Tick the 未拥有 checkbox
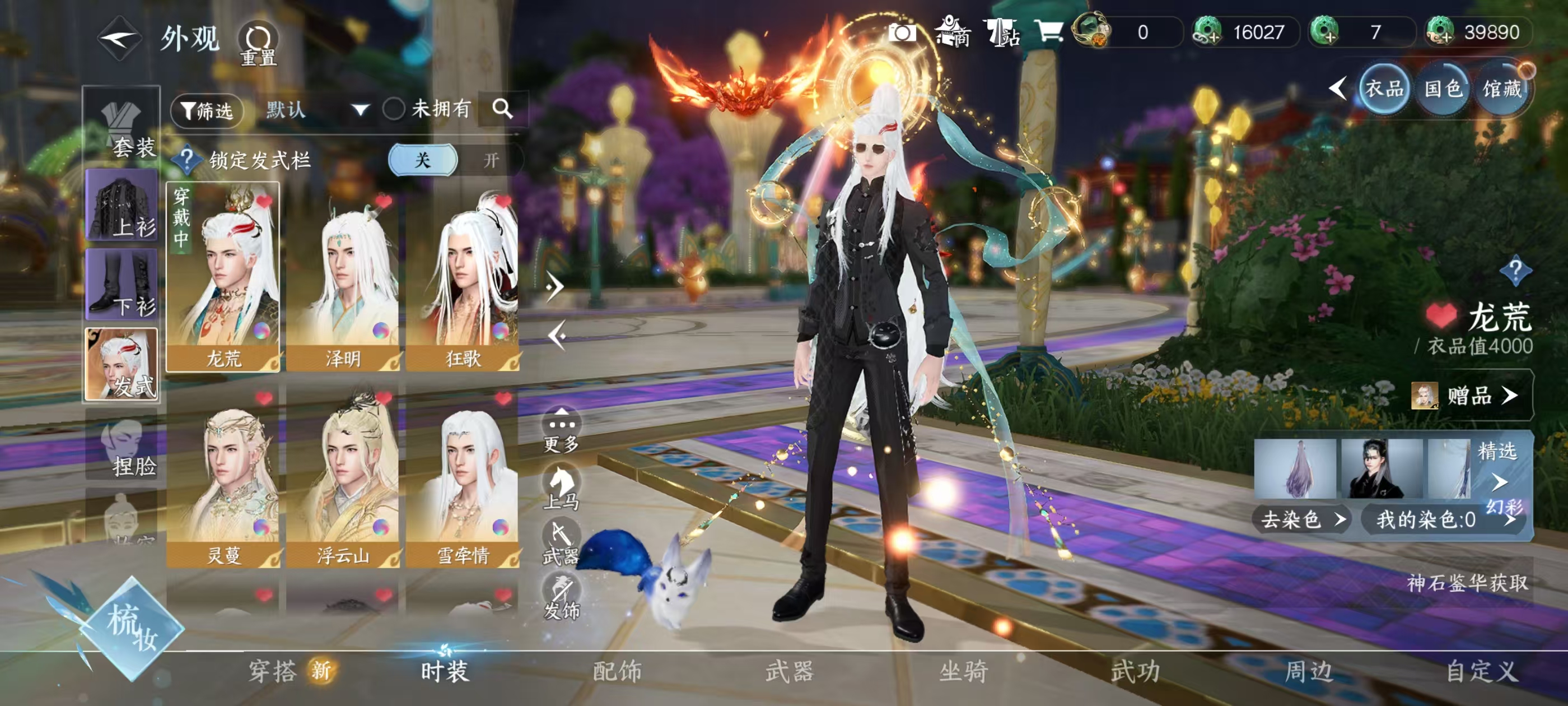 click(394, 109)
